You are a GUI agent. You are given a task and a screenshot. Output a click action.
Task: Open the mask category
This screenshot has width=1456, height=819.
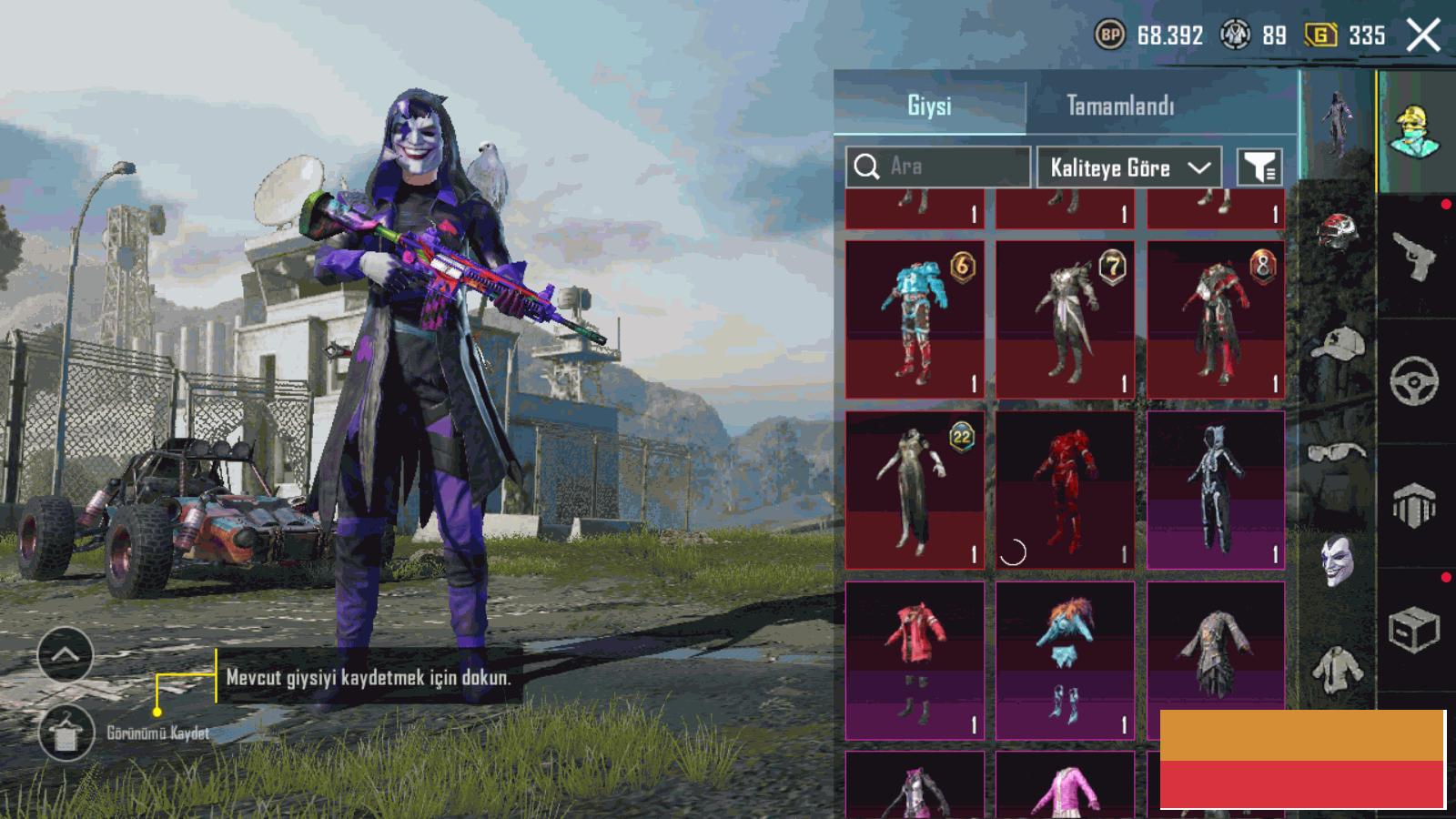point(1337,560)
